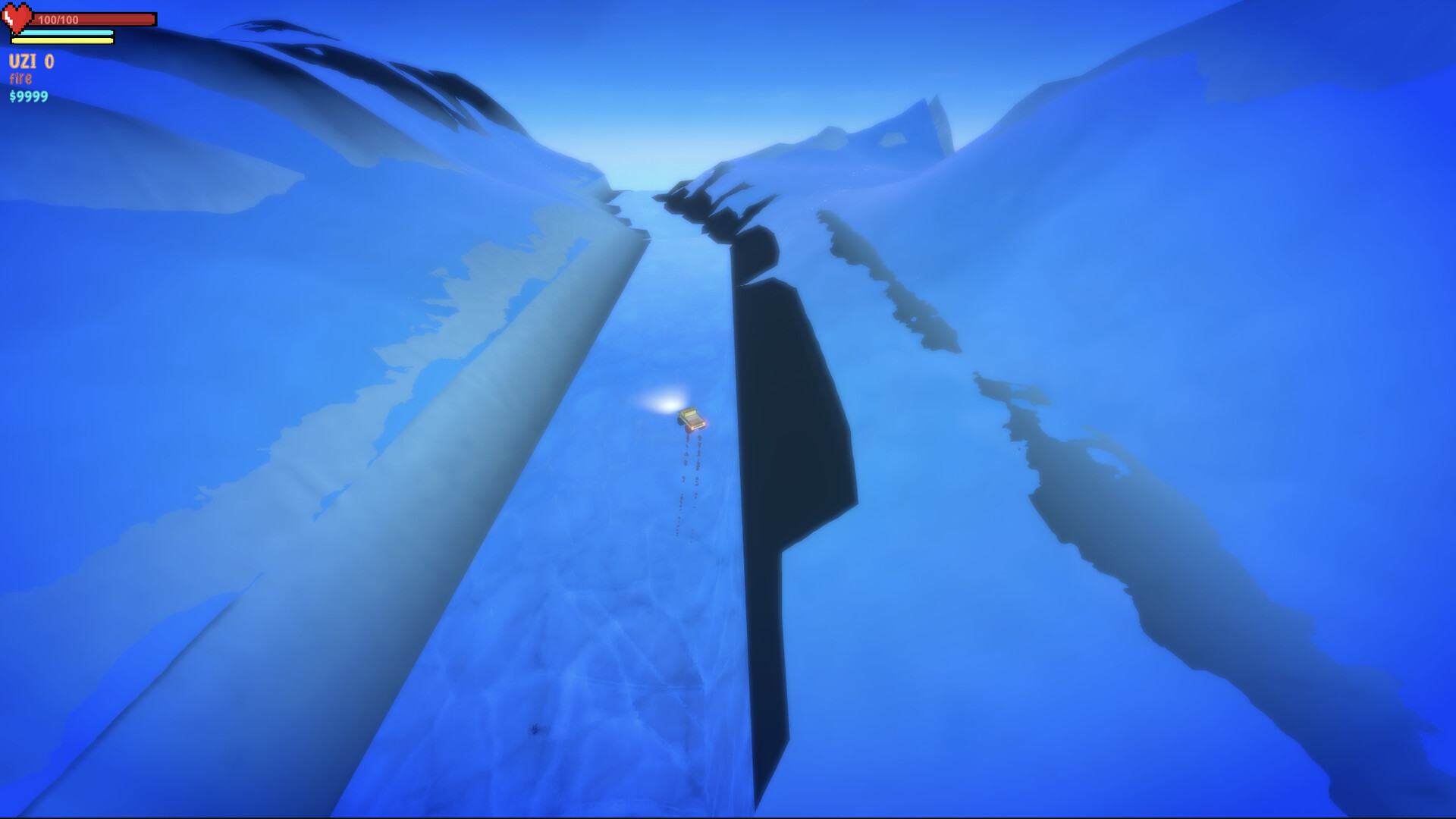This screenshot has height=819, width=1456.
Task: Toggle the cyan stamina bar
Action: coord(64,32)
